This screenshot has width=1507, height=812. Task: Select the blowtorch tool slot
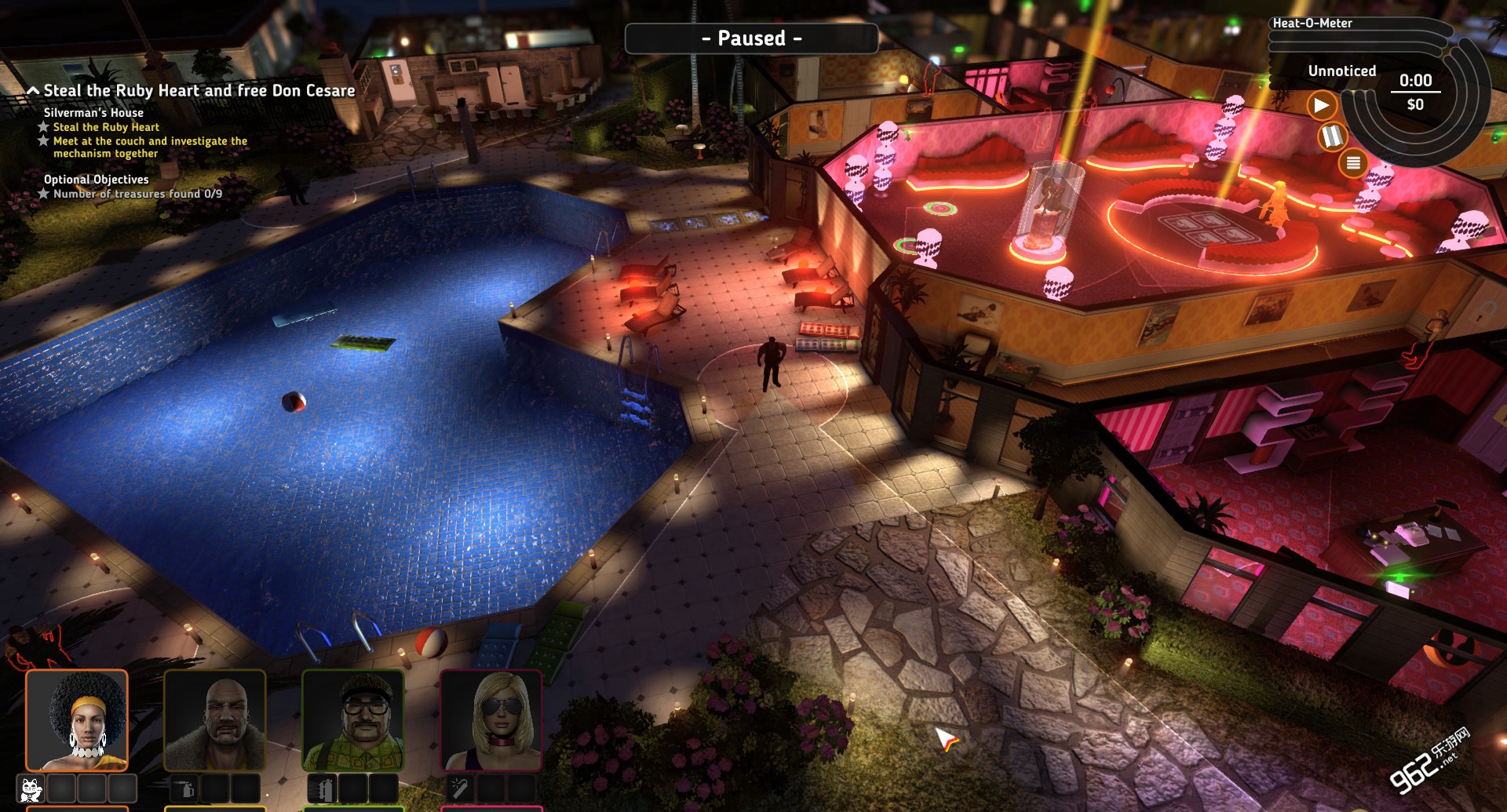click(x=184, y=788)
